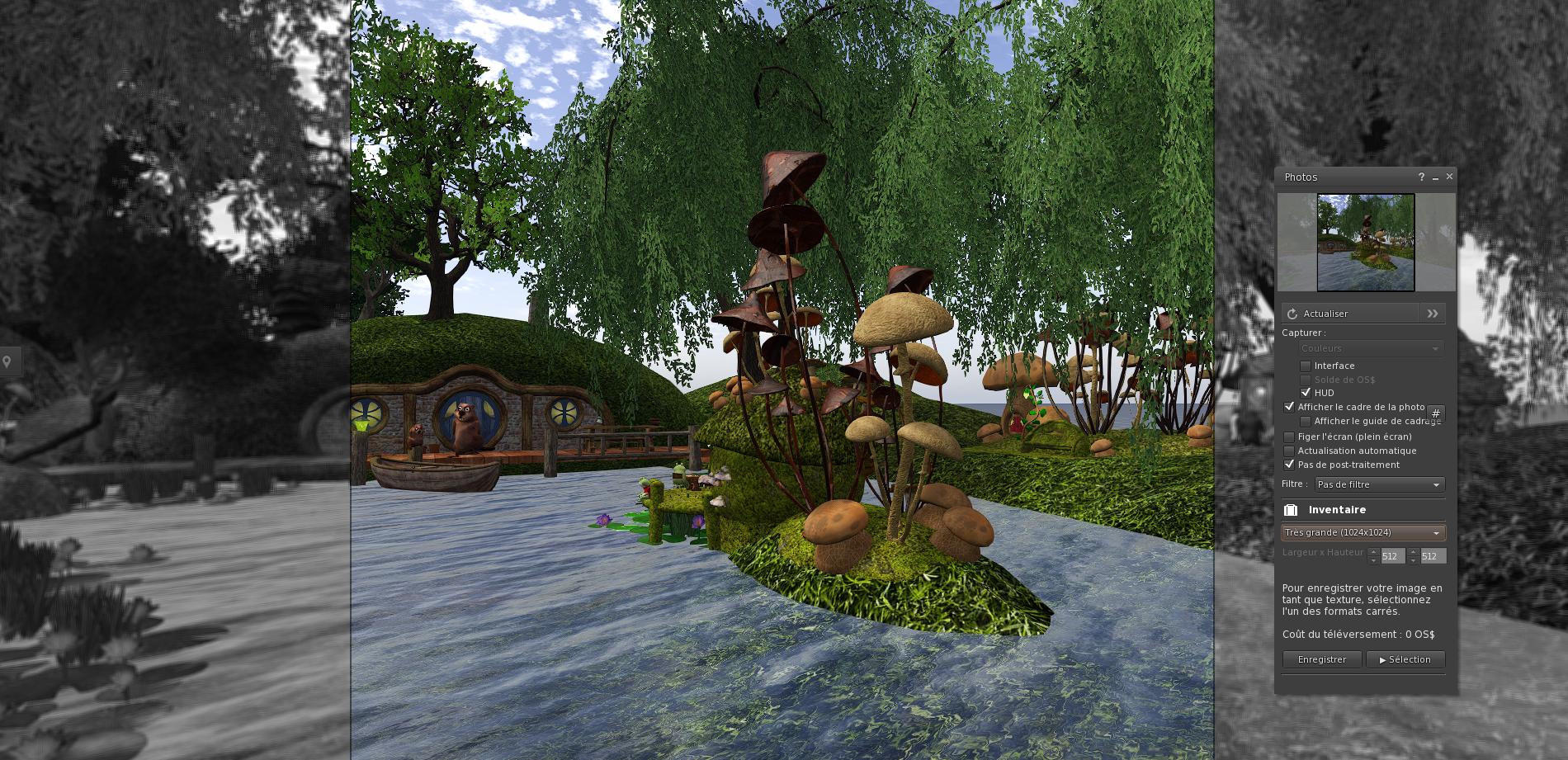Open the Très grande (1024x1024) size dropdown
Screen dimensions: 1568x760
point(1363,533)
